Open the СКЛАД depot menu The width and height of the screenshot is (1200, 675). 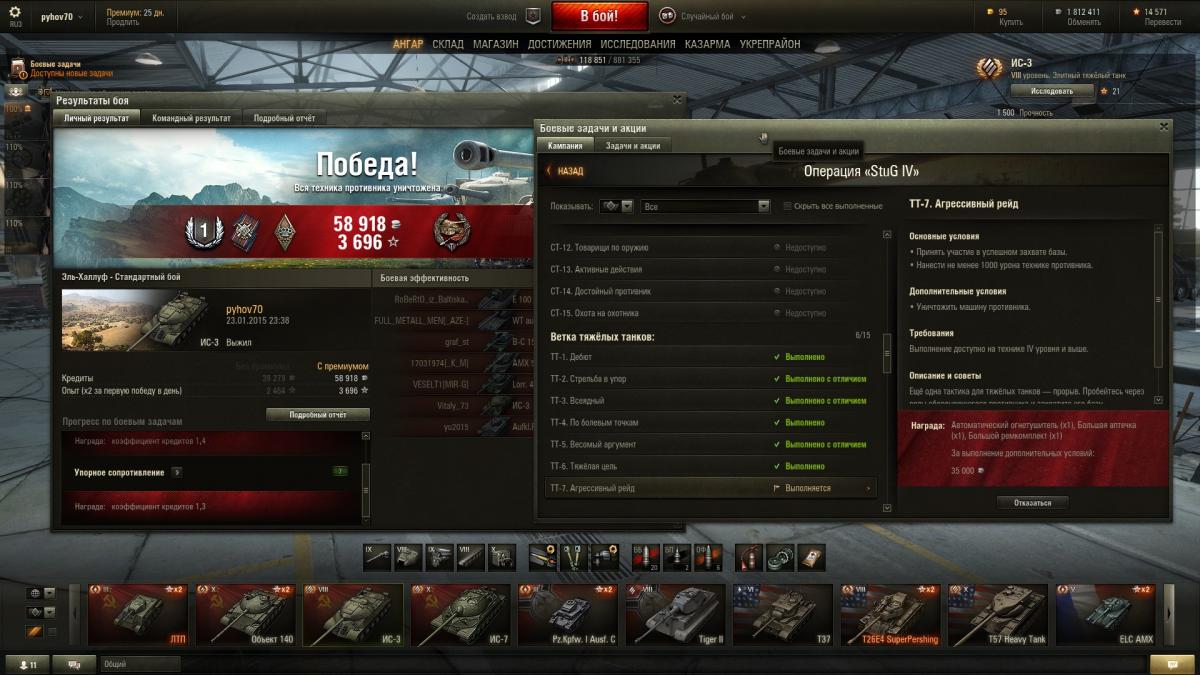448,45
